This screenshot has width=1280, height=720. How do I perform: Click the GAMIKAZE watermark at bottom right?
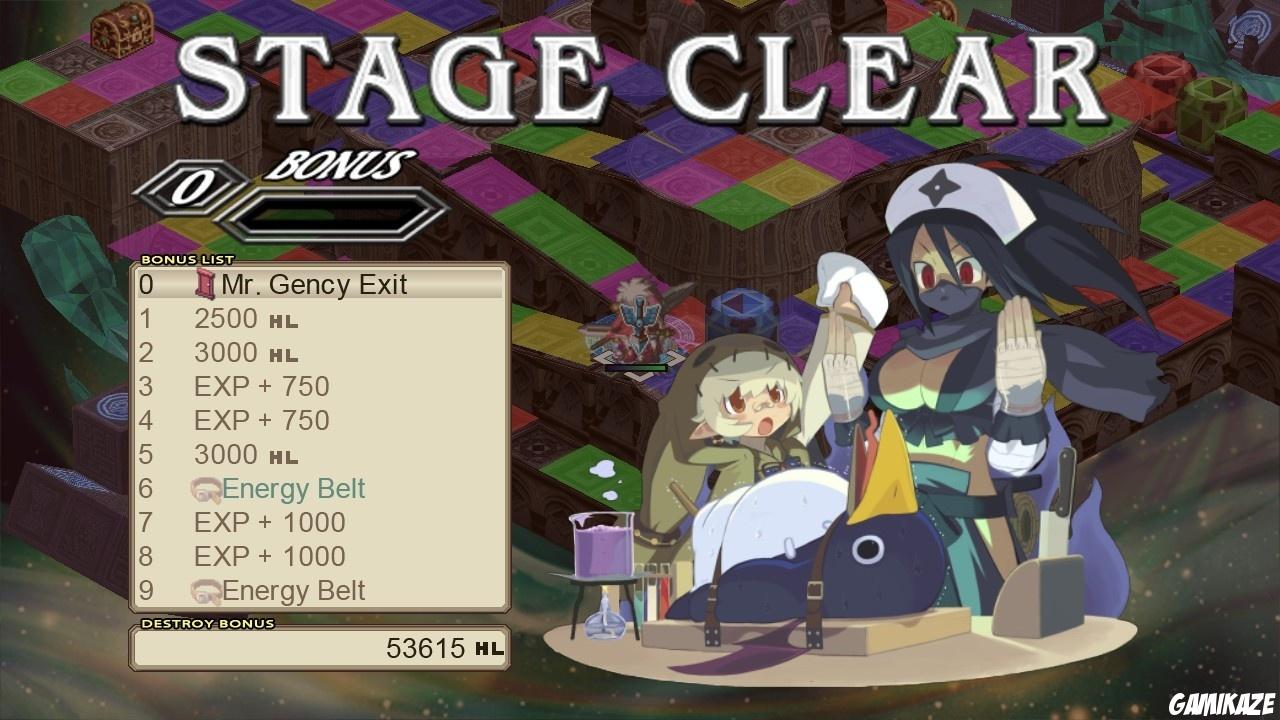coord(1221,700)
